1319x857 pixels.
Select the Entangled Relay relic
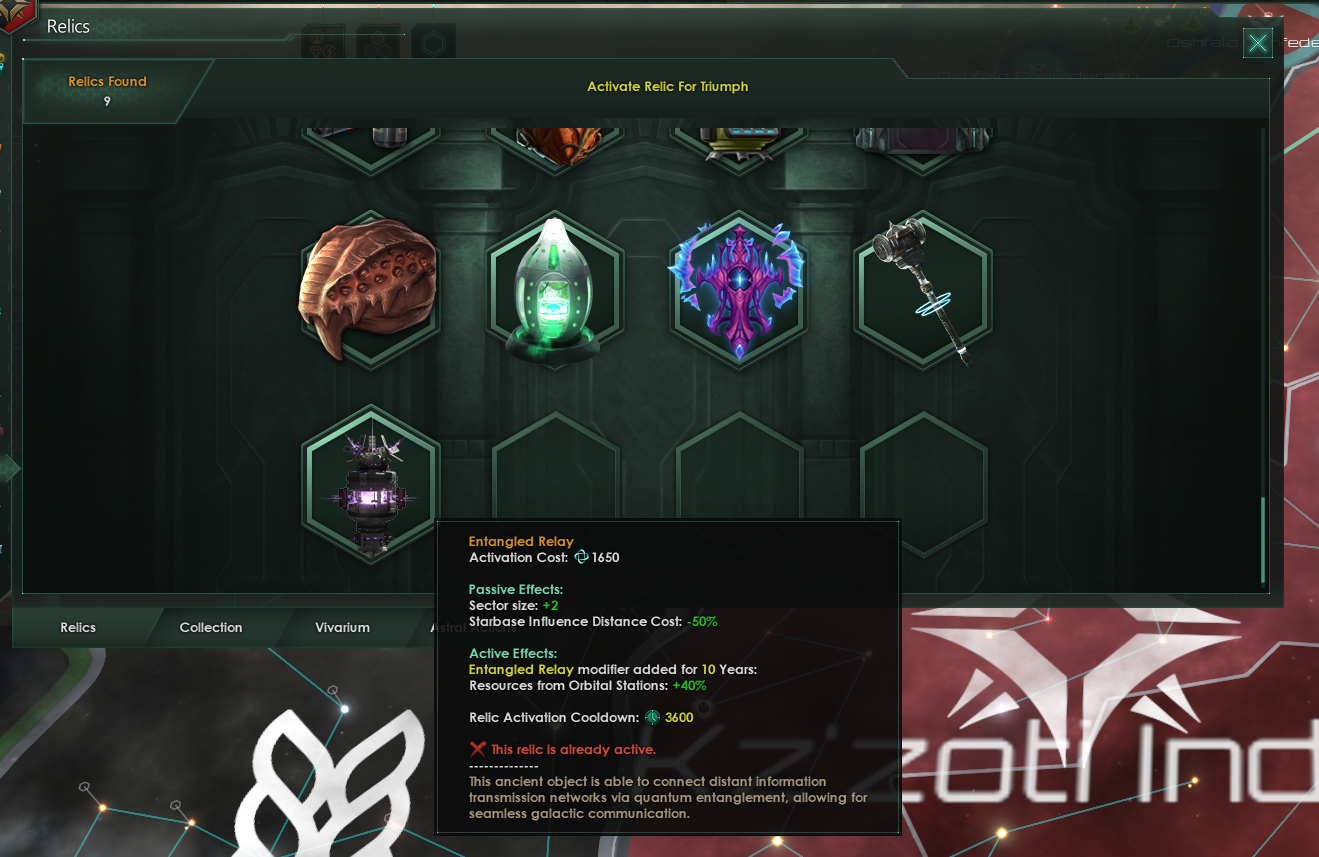(371, 485)
